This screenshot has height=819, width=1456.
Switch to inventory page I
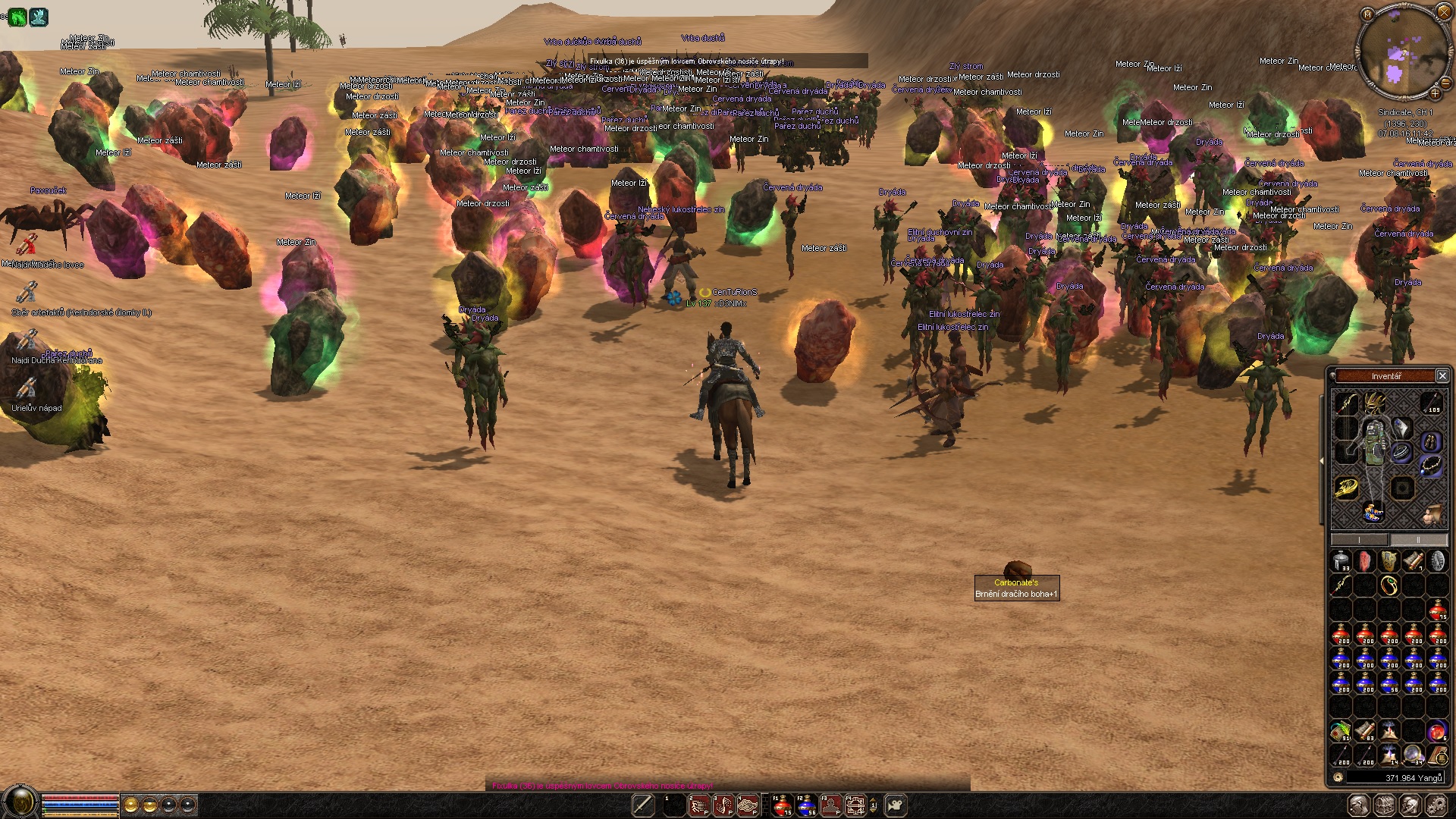pyautogui.click(x=1360, y=540)
